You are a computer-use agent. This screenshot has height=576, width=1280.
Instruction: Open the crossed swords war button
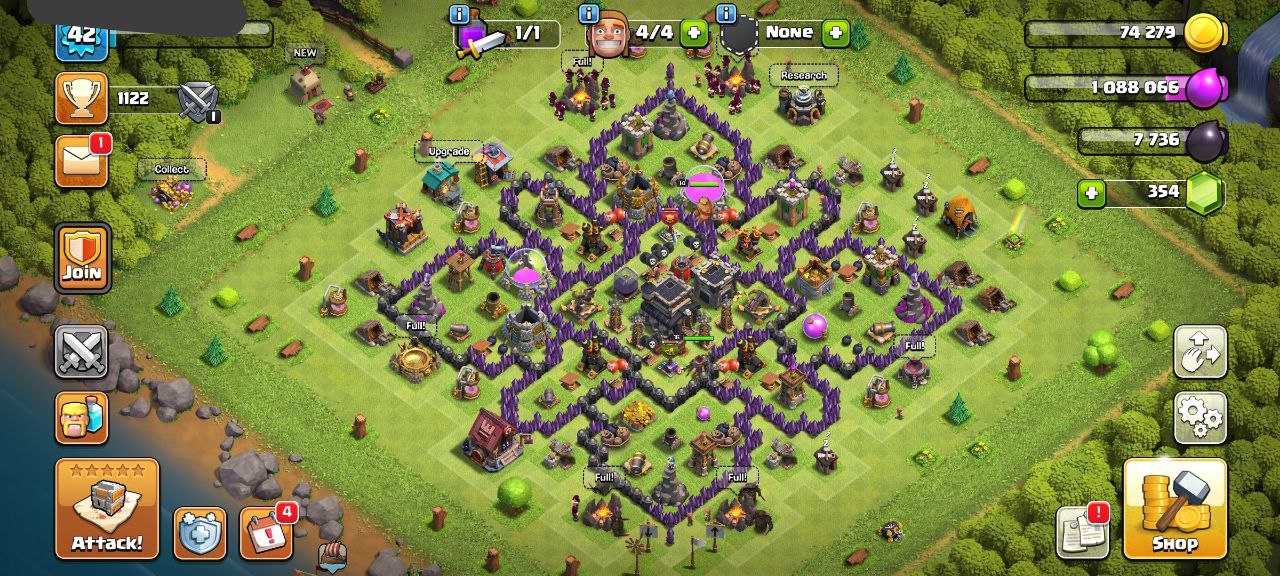(82, 351)
